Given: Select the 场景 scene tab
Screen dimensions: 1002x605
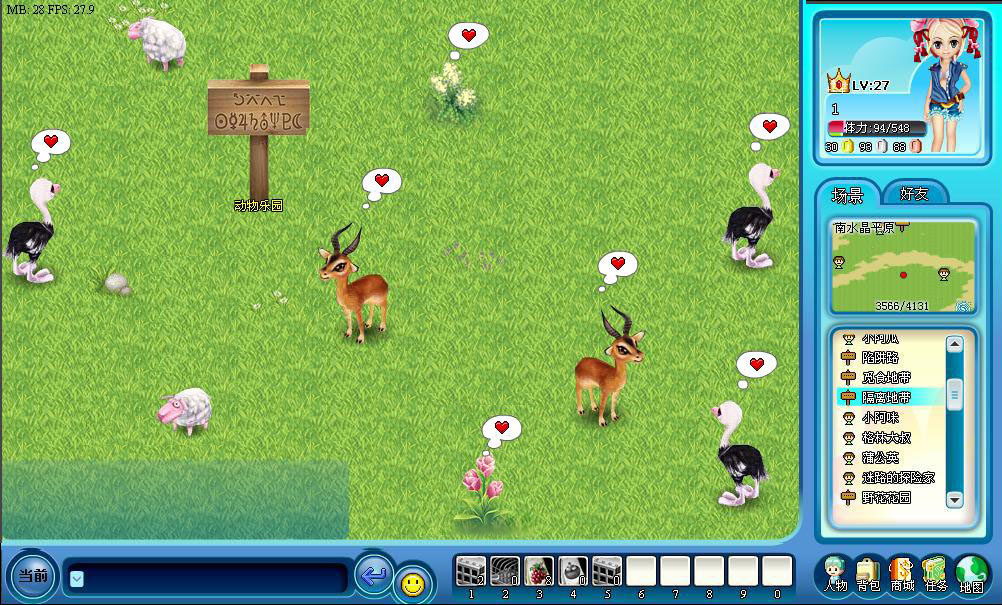Looking at the screenshot, I should [848, 194].
